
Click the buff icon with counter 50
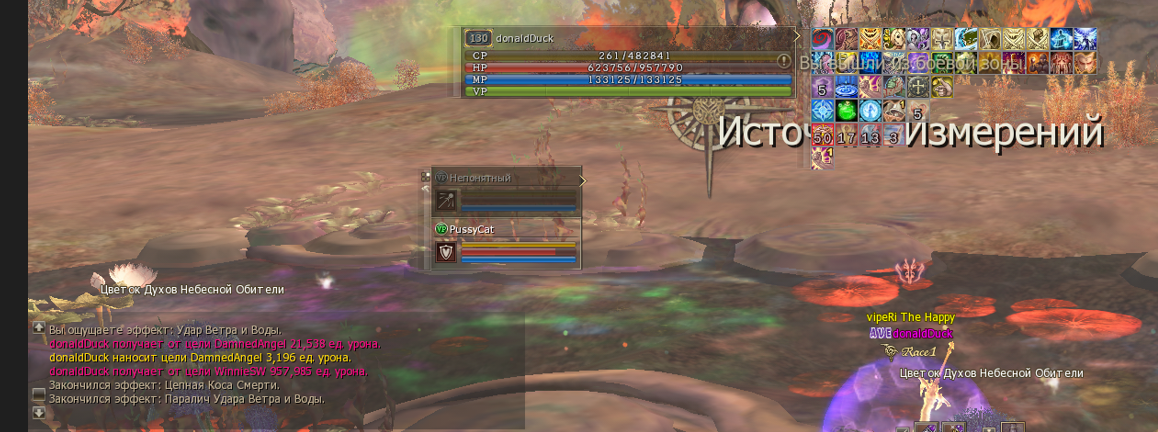tap(822, 134)
